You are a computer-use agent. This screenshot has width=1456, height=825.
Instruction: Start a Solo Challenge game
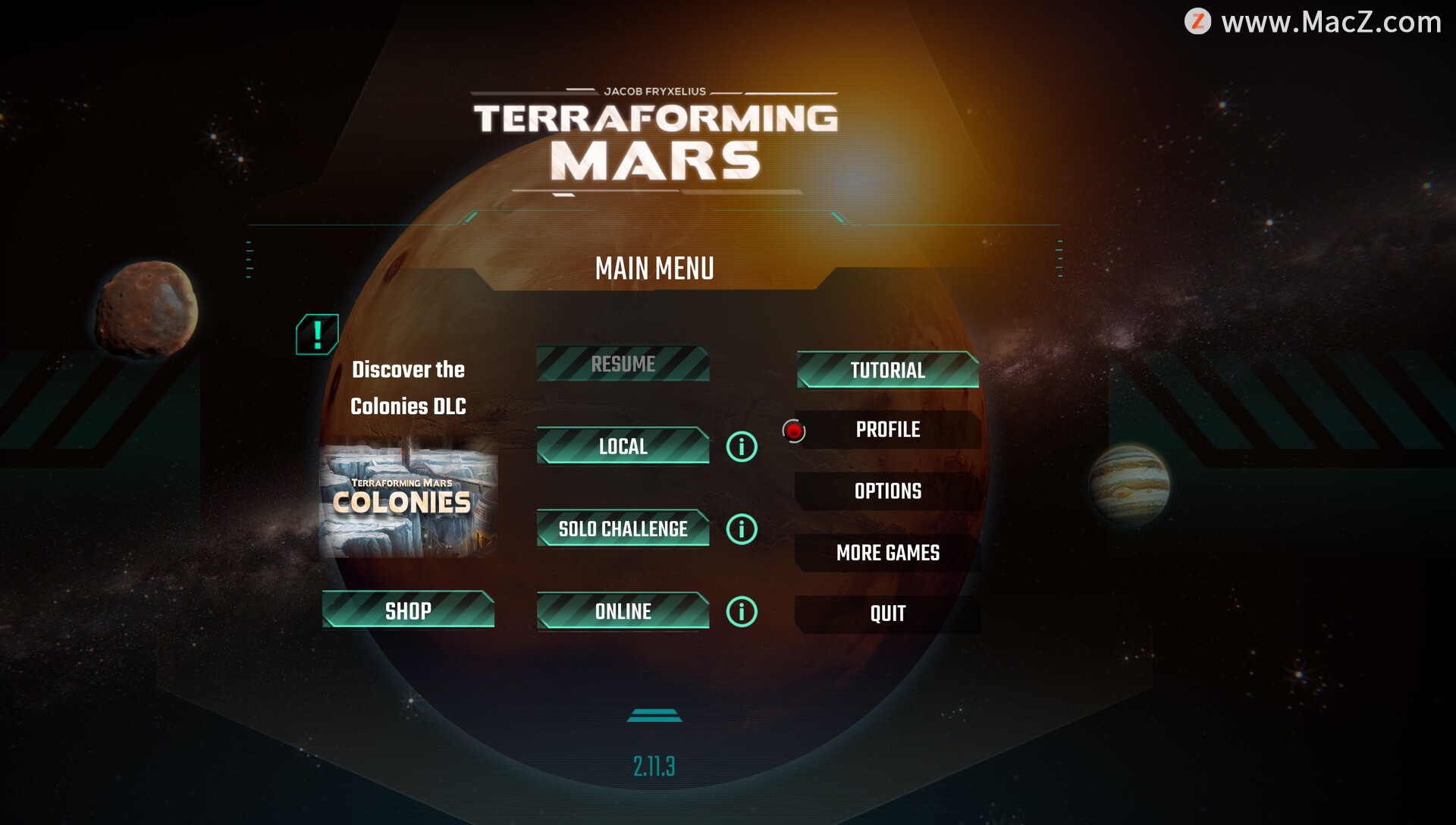coord(623,529)
